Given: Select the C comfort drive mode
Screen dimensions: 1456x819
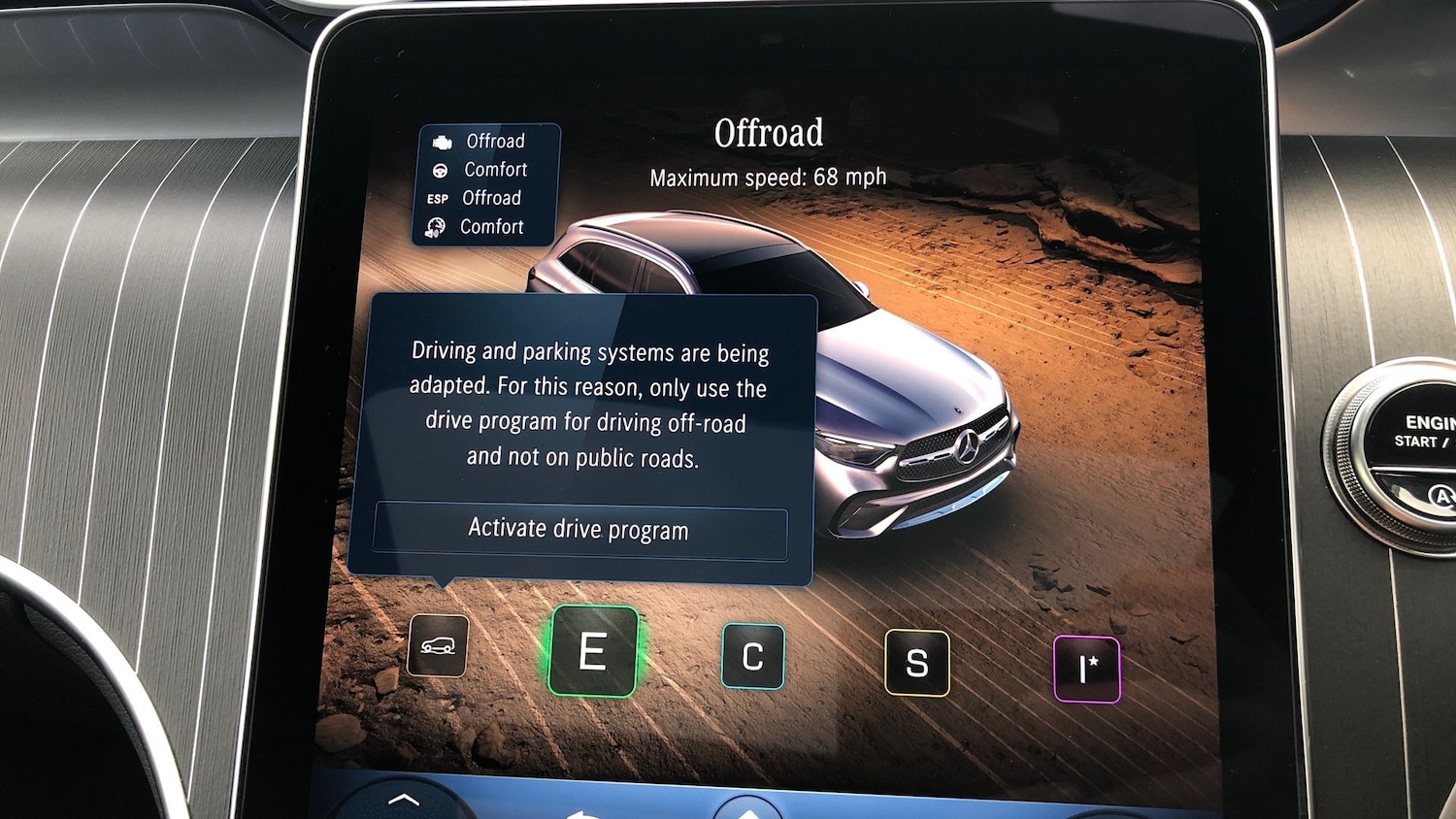Looking at the screenshot, I should coord(752,656).
